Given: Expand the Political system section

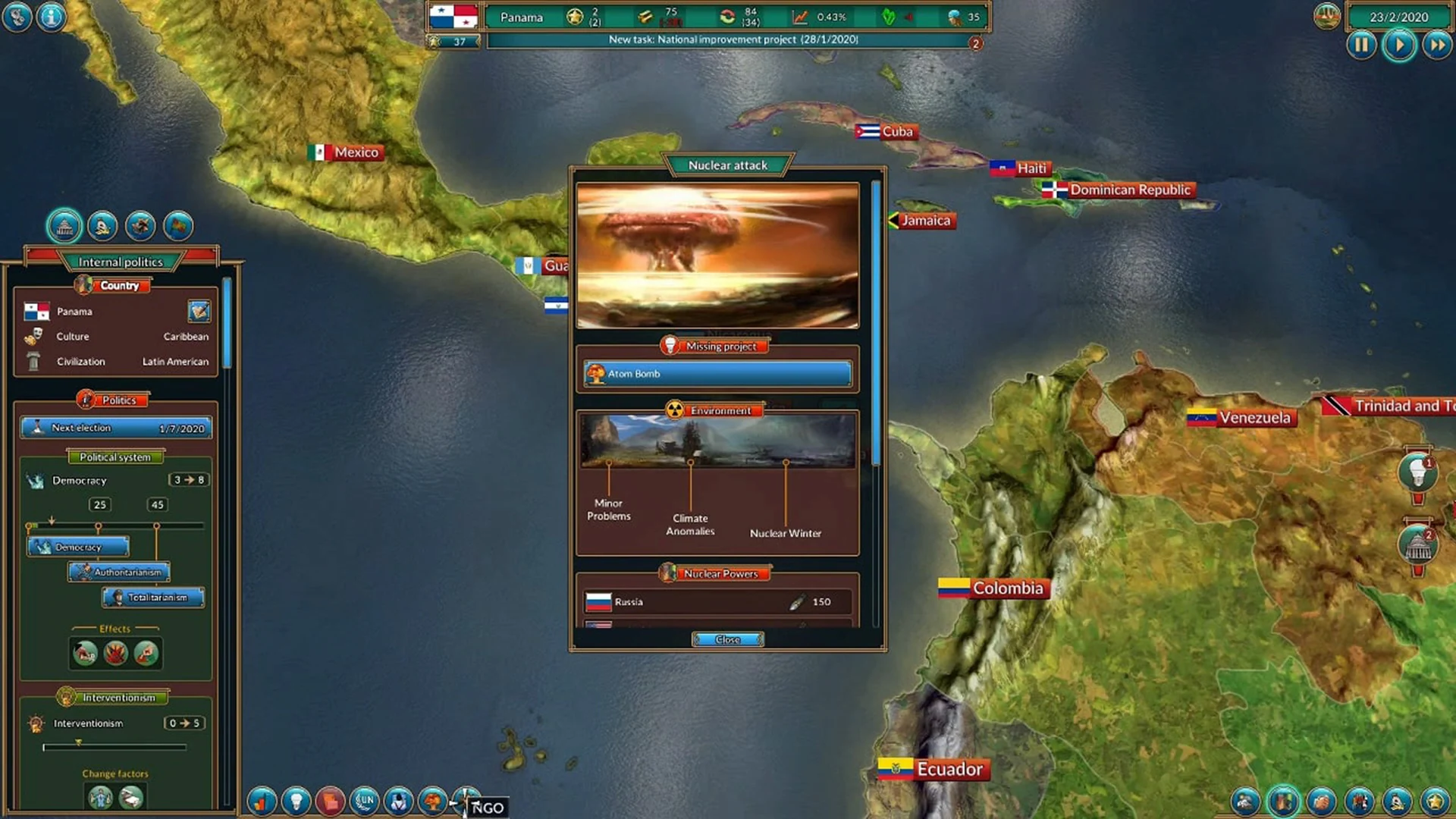Looking at the screenshot, I should pyautogui.click(x=115, y=457).
